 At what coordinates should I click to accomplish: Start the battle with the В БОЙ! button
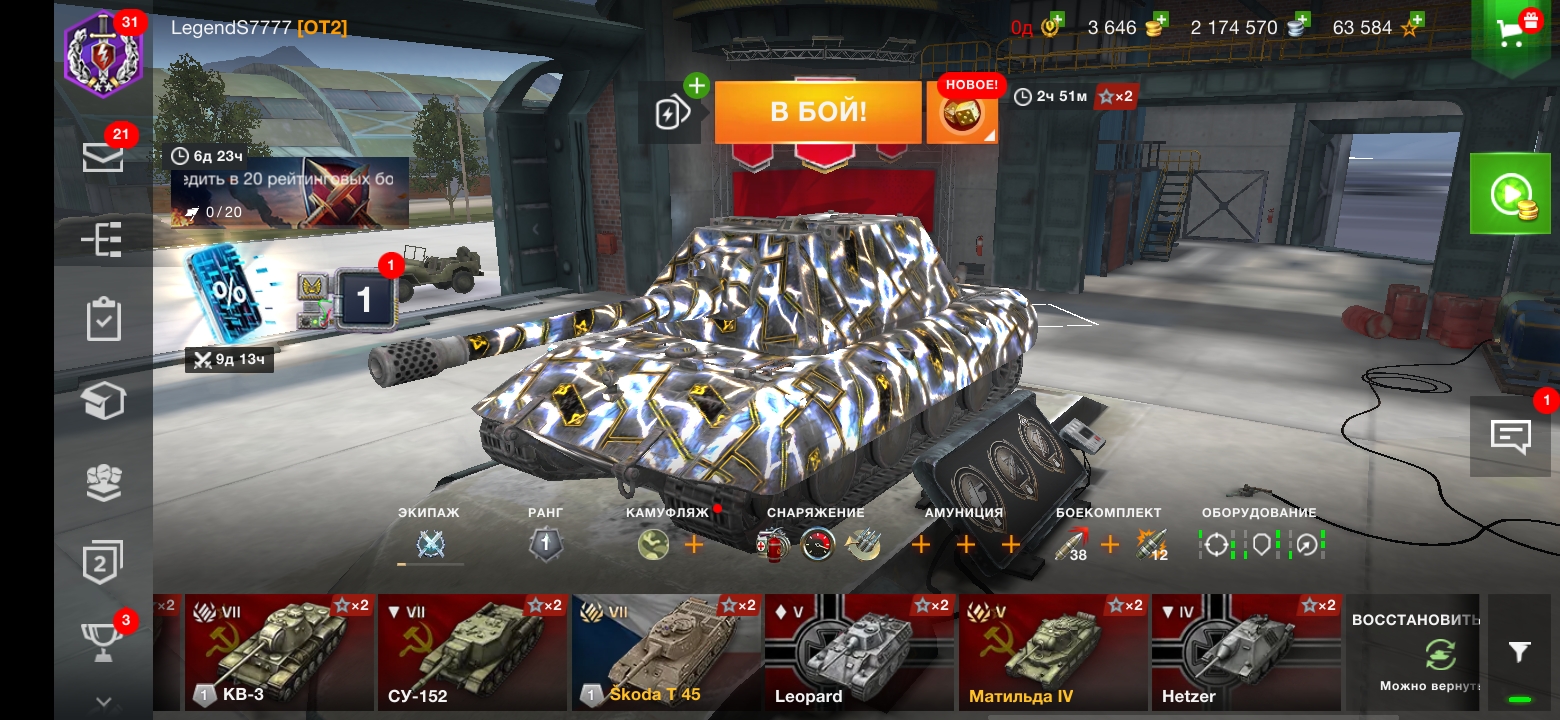(x=817, y=112)
